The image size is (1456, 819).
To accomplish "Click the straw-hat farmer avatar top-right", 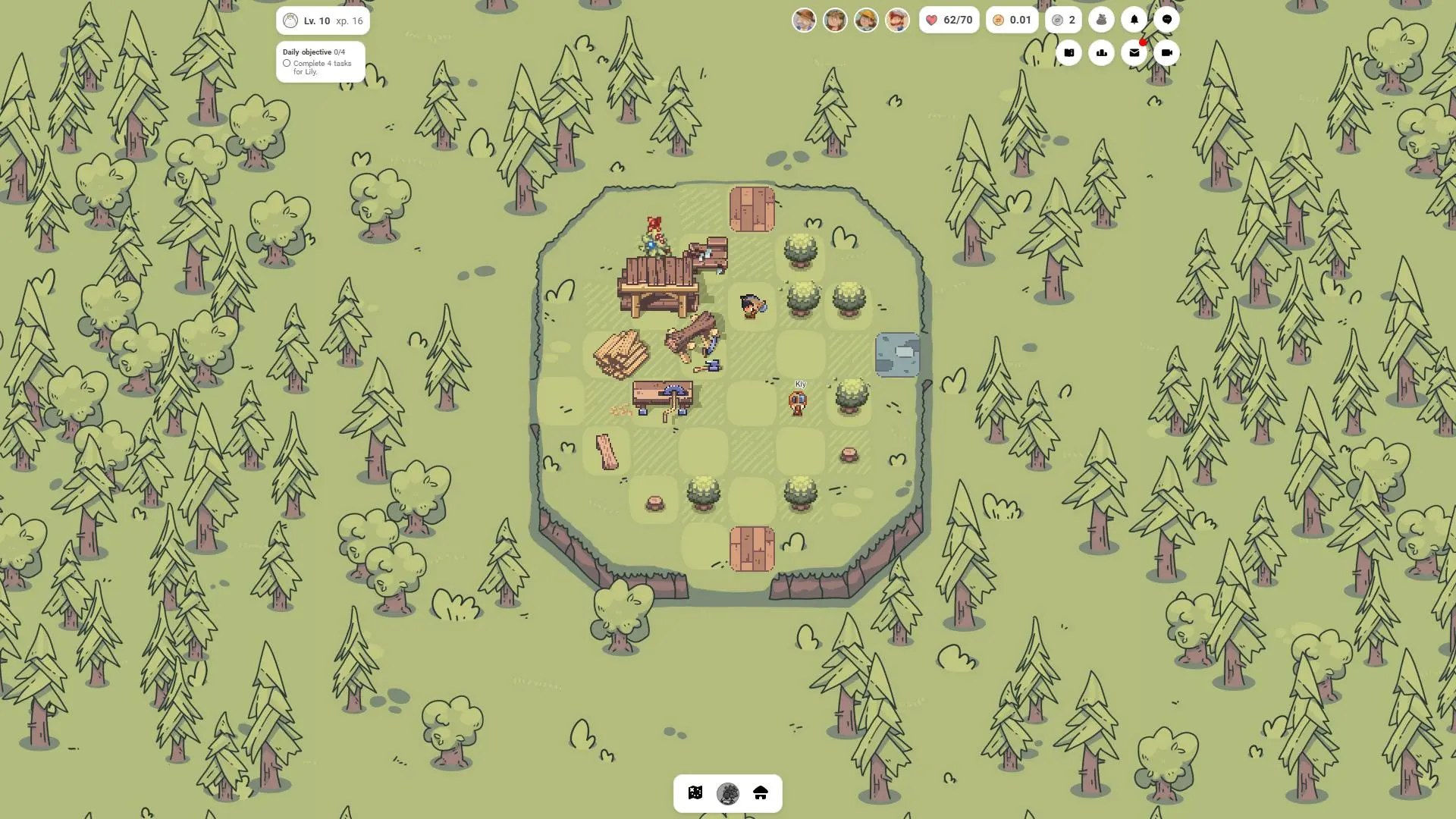I will pos(867,20).
